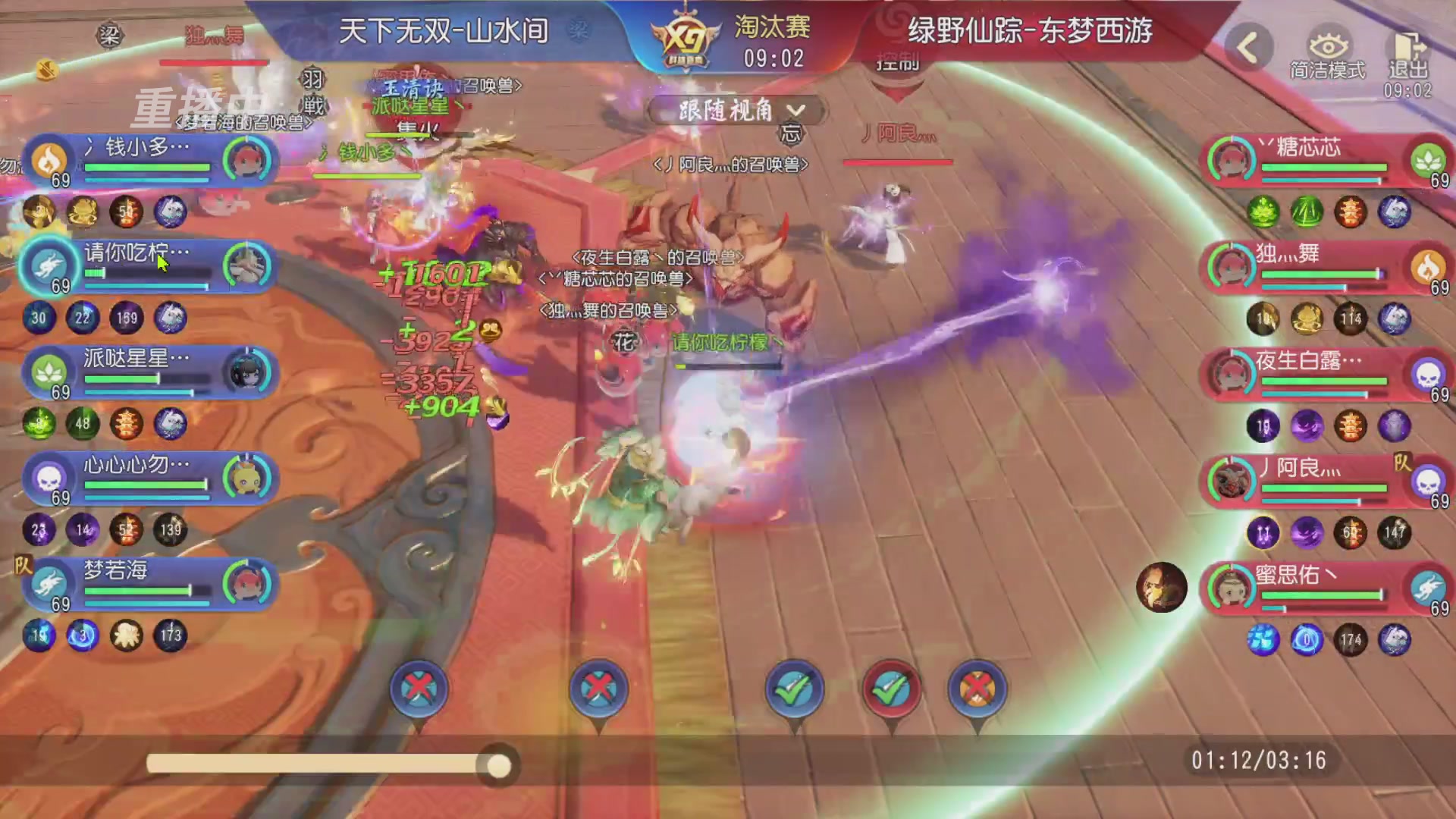Click the green leaf icon beside 派哒星星
This screenshot has width=1456, height=819.
coord(50,372)
